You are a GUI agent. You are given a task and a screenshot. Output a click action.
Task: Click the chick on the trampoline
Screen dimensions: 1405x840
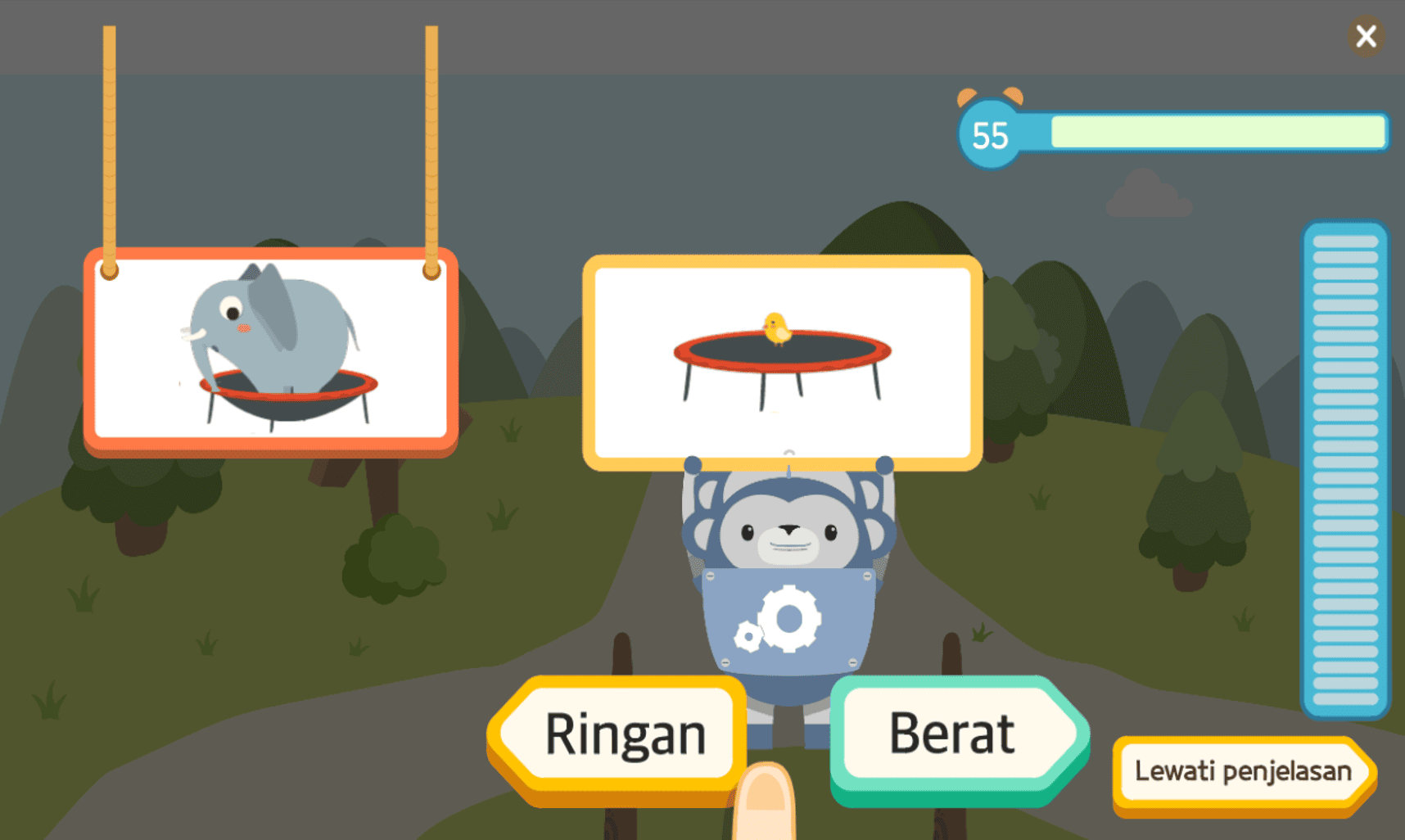pyautogui.click(x=776, y=327)
